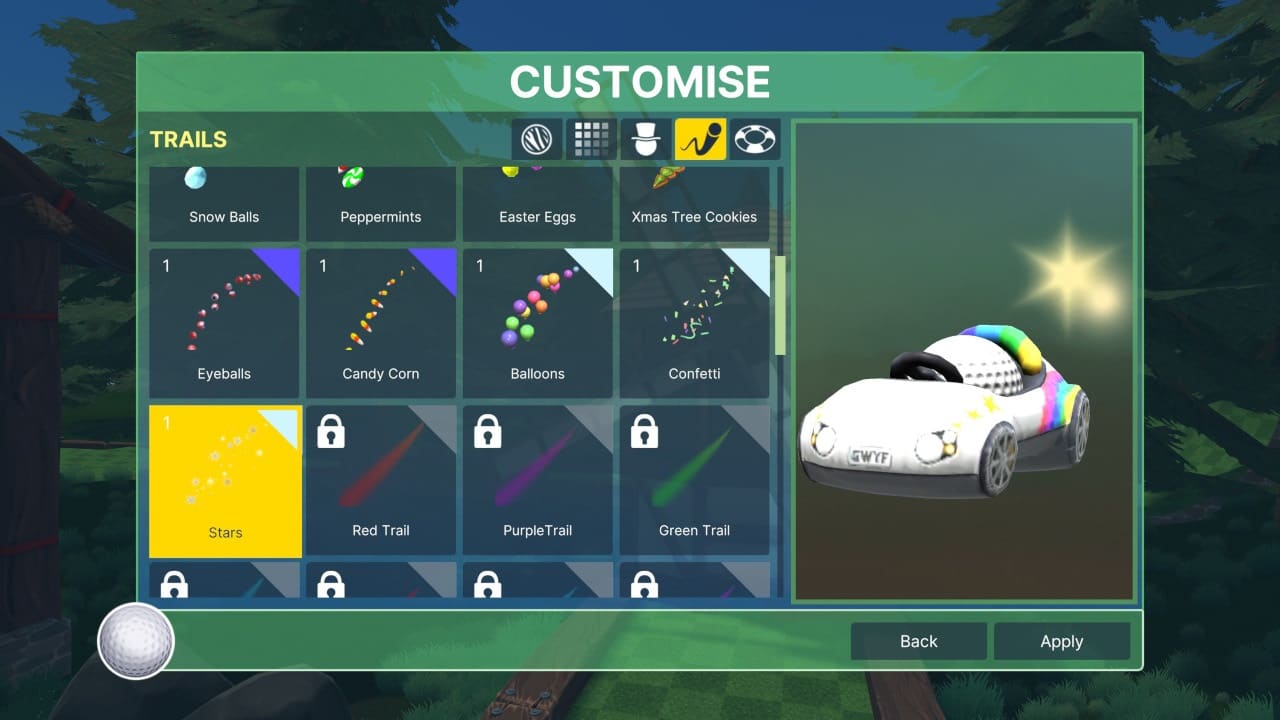1280x720 pixels.
Task: Click the golf ball preview icon bottom left
Action: (x=135, y=641)
